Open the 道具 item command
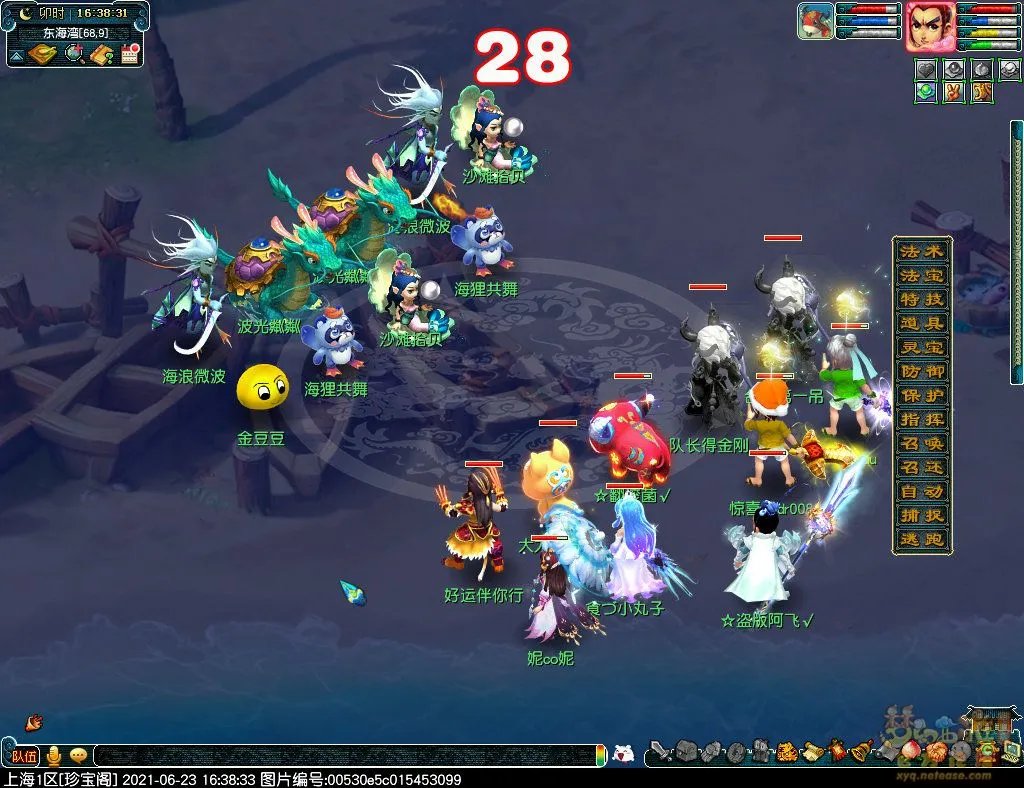 (921, 323)
